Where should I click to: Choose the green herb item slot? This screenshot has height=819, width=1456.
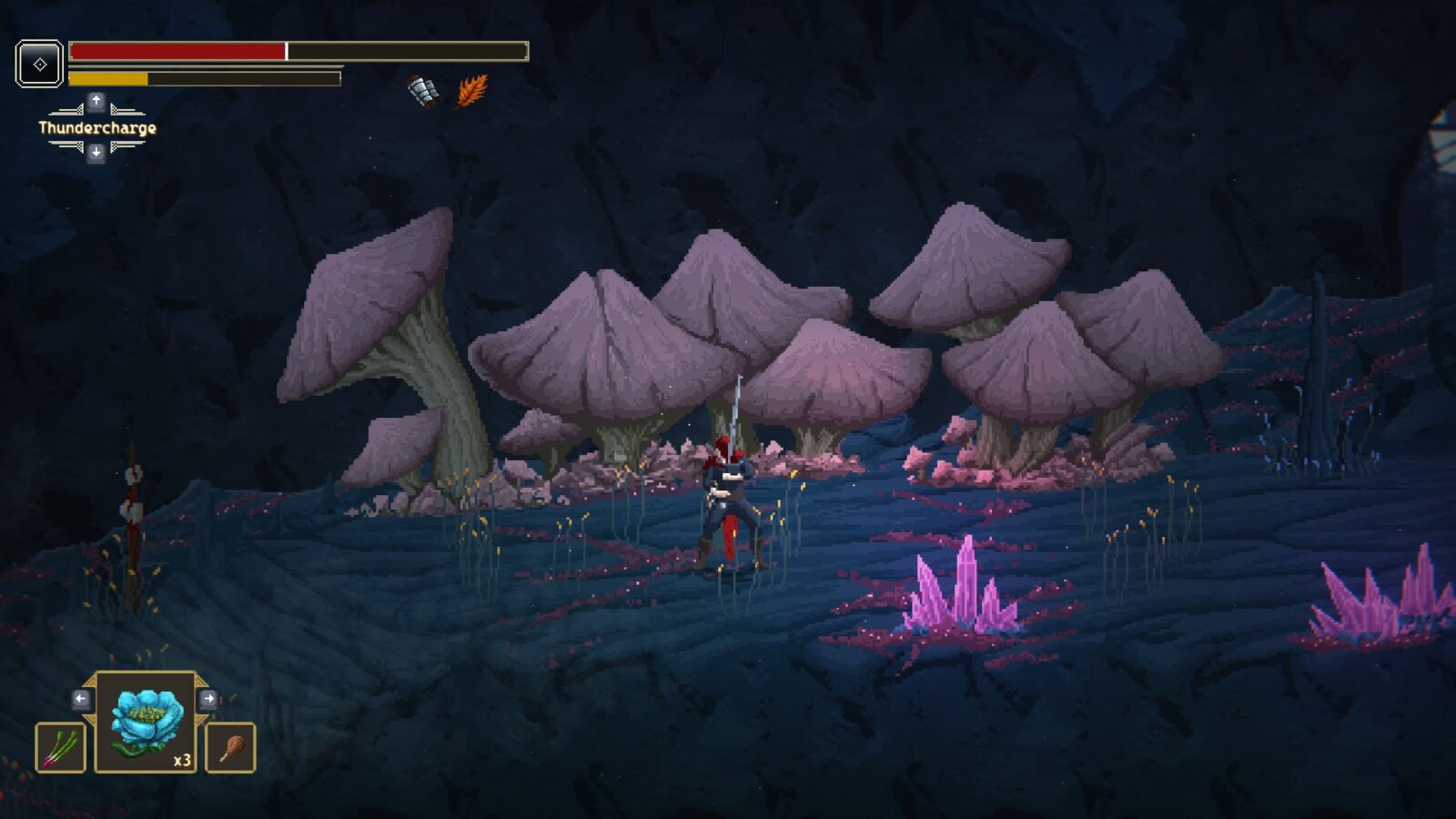pos(61,747)
